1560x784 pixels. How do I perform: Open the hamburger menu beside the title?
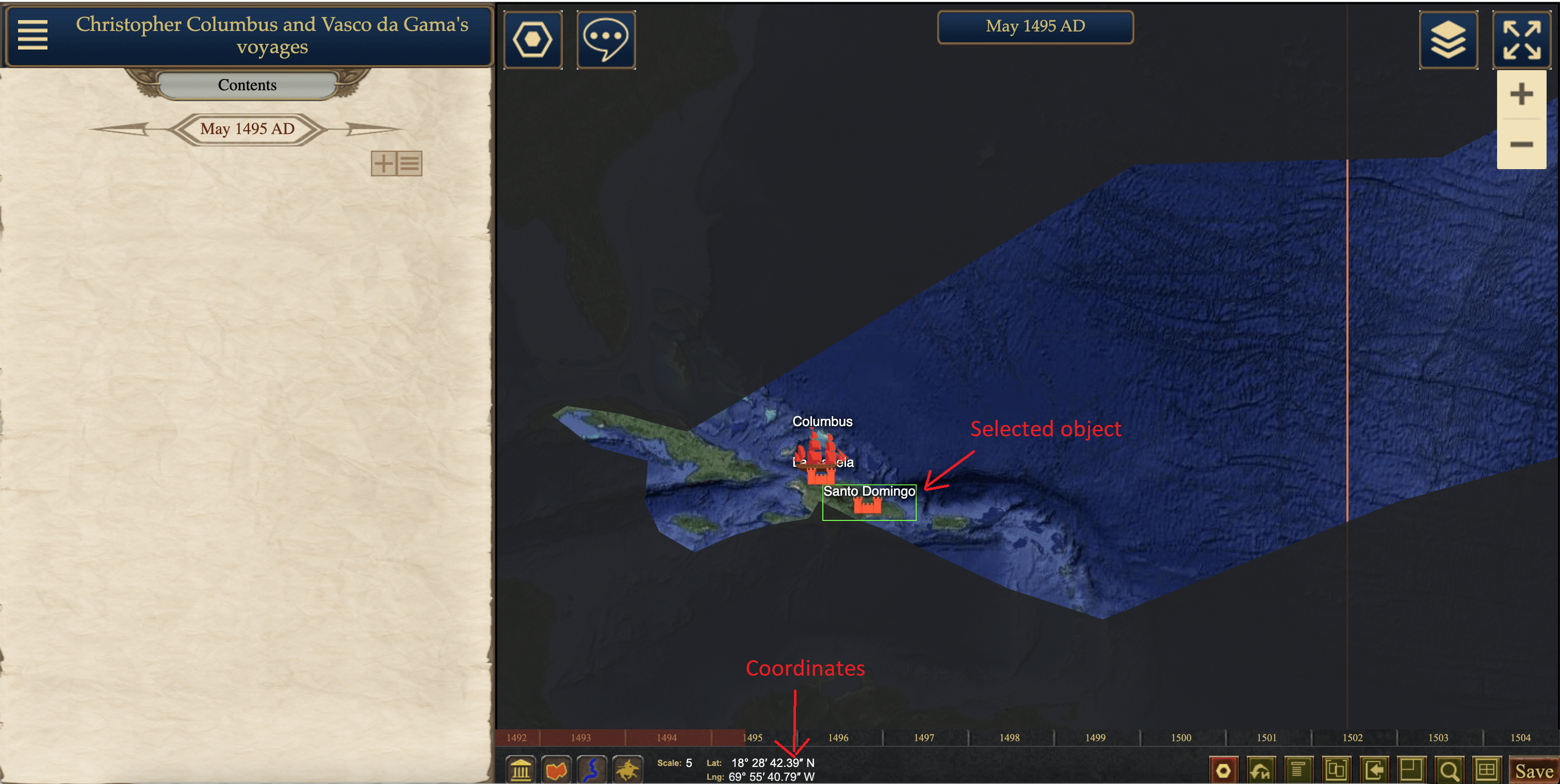tap(32, 35)
